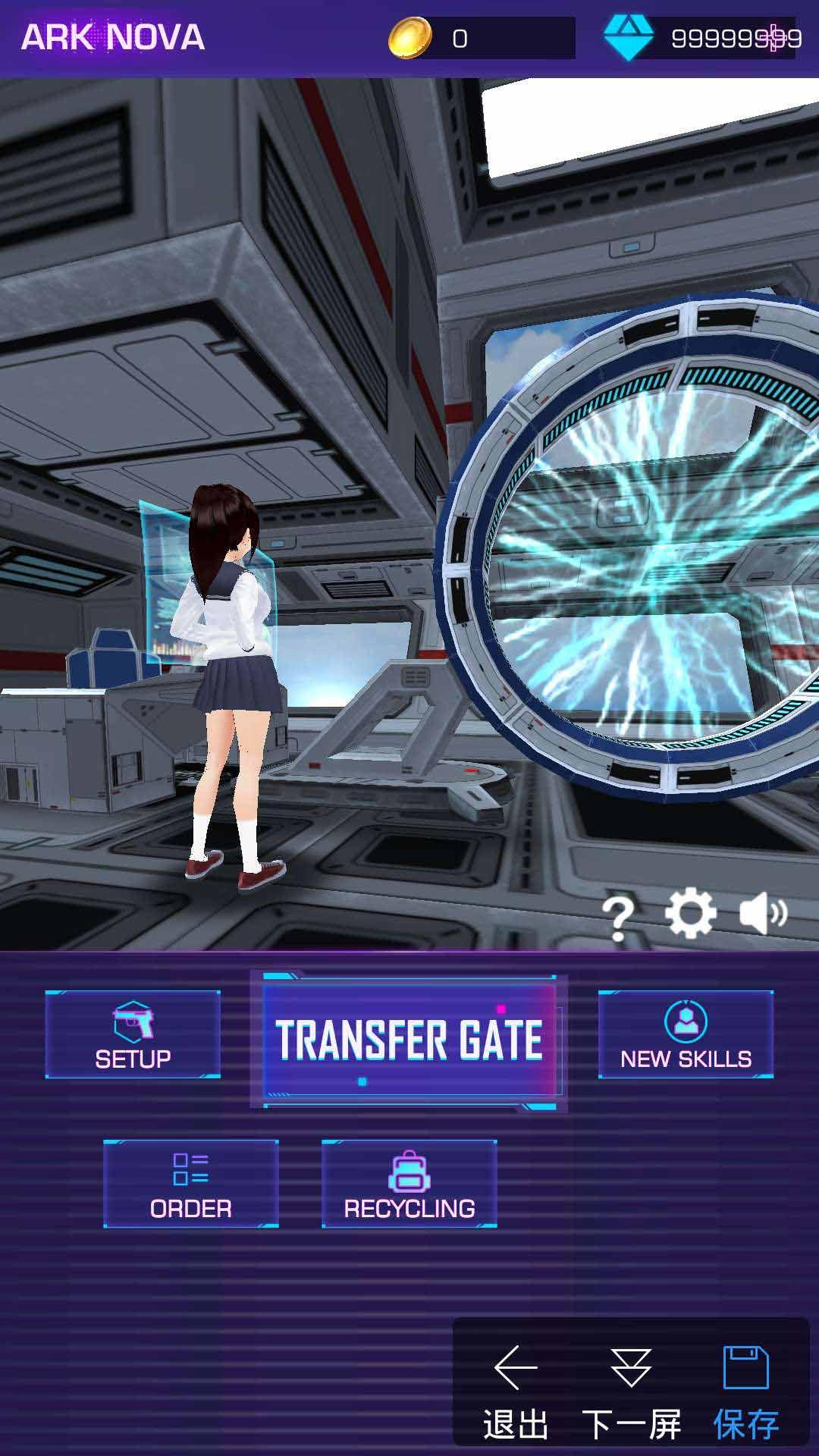The width and height of the screenshot is (819, 1456).
Task: Add diamonds with the plus icon
Action: coord(774,38)
